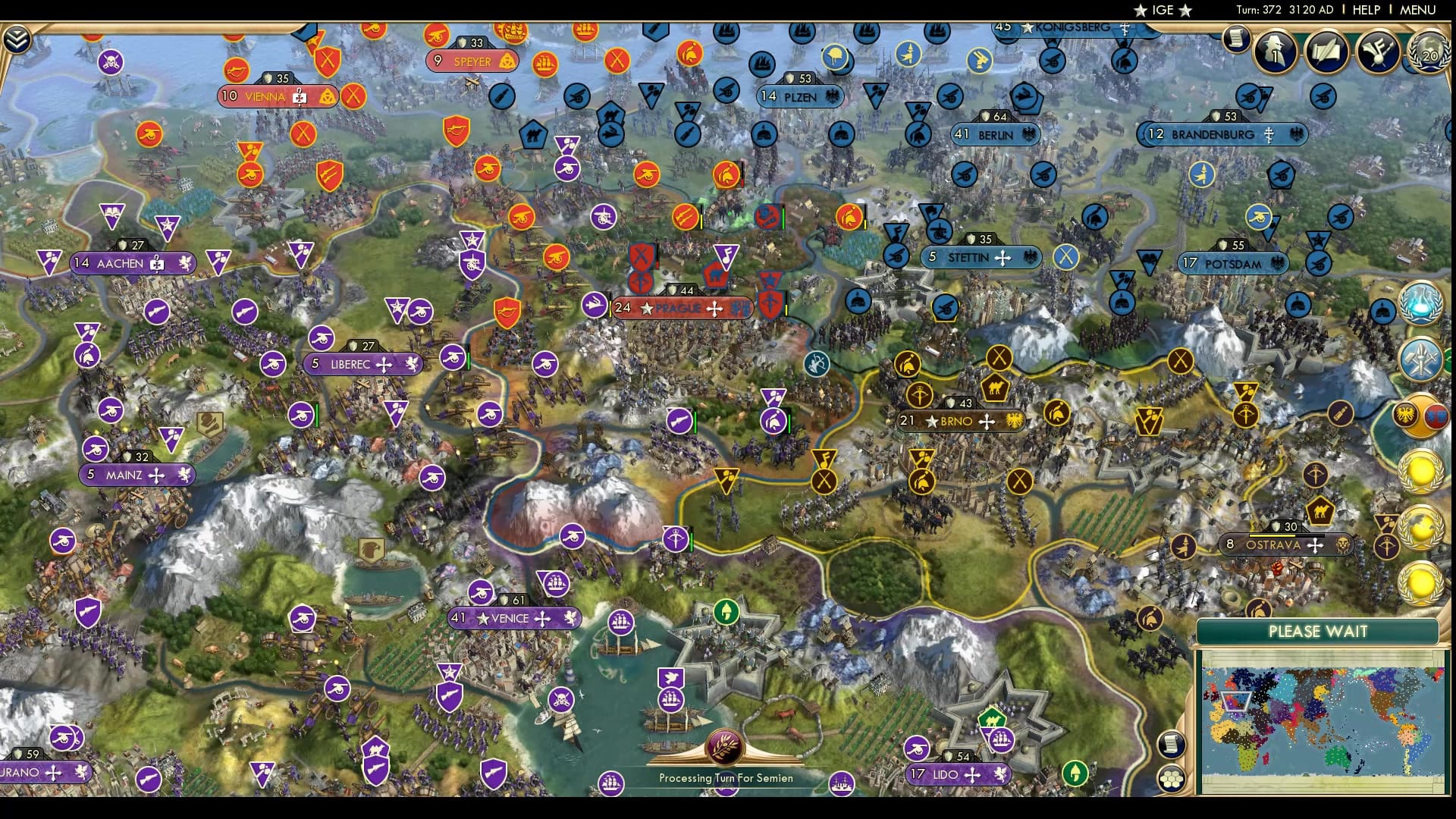Open the HELP menu
The width and height of the screenshot is (1456, 819).
(1365, 10)
